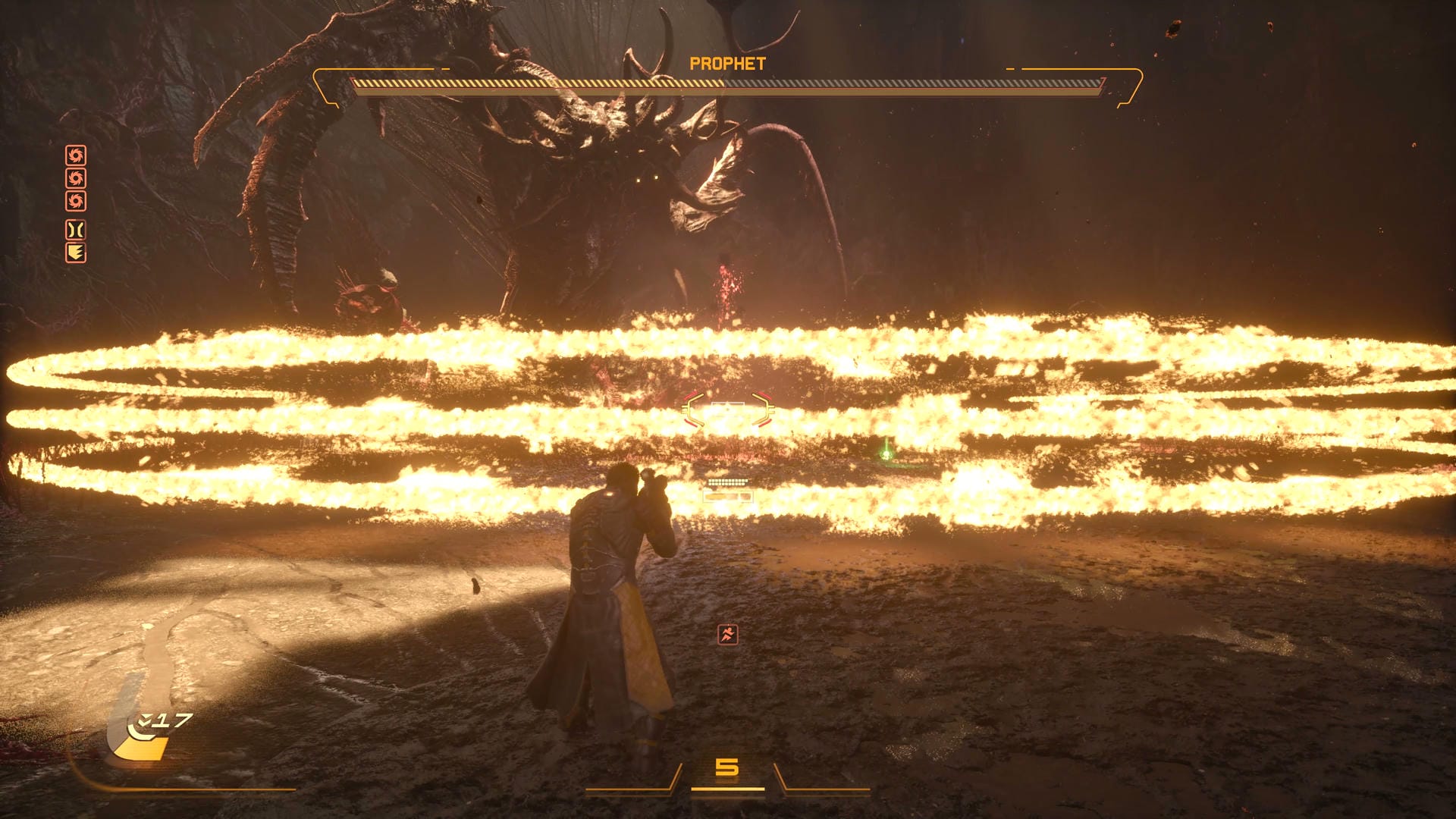Select the yellow jagged shield buff icon

[76, 253]
